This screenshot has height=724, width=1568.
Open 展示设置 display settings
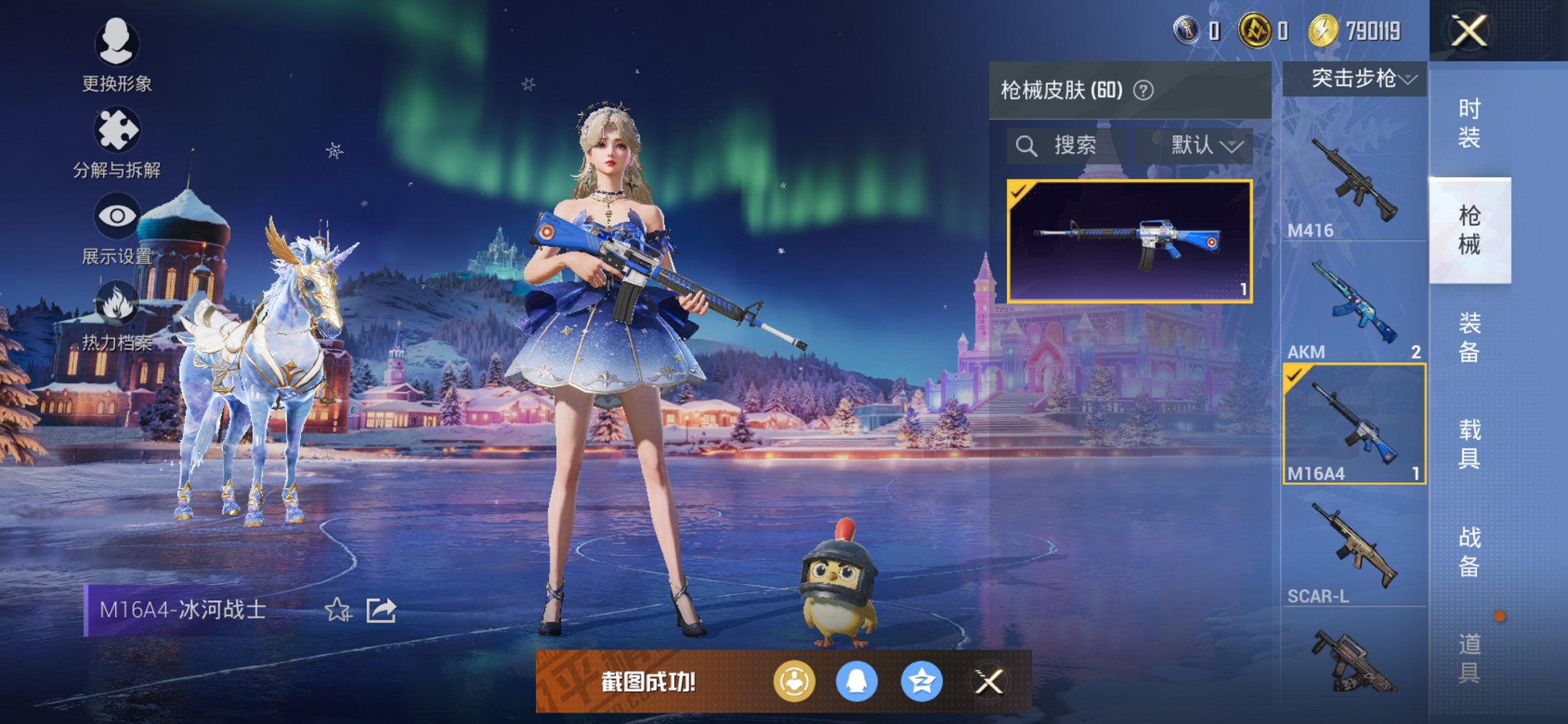[x=117, y=215]
